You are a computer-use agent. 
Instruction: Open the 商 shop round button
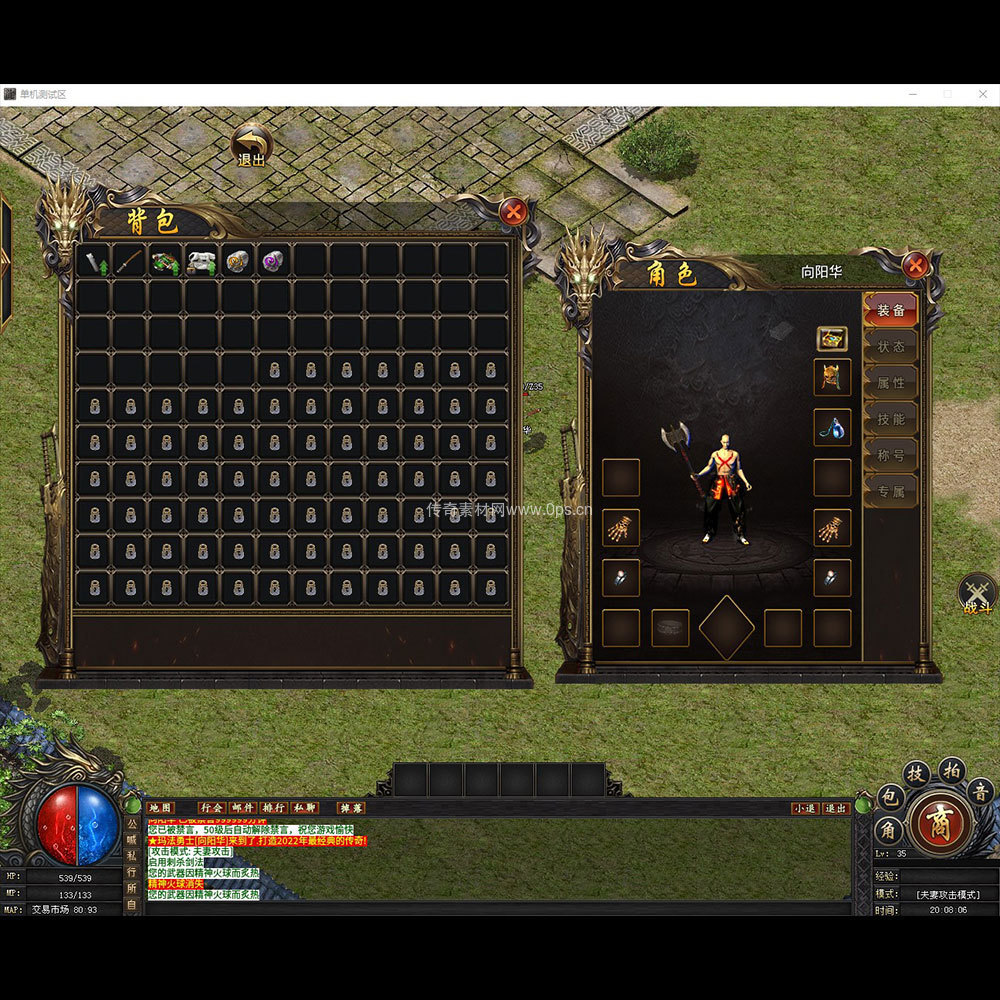(x=939, y=823)
